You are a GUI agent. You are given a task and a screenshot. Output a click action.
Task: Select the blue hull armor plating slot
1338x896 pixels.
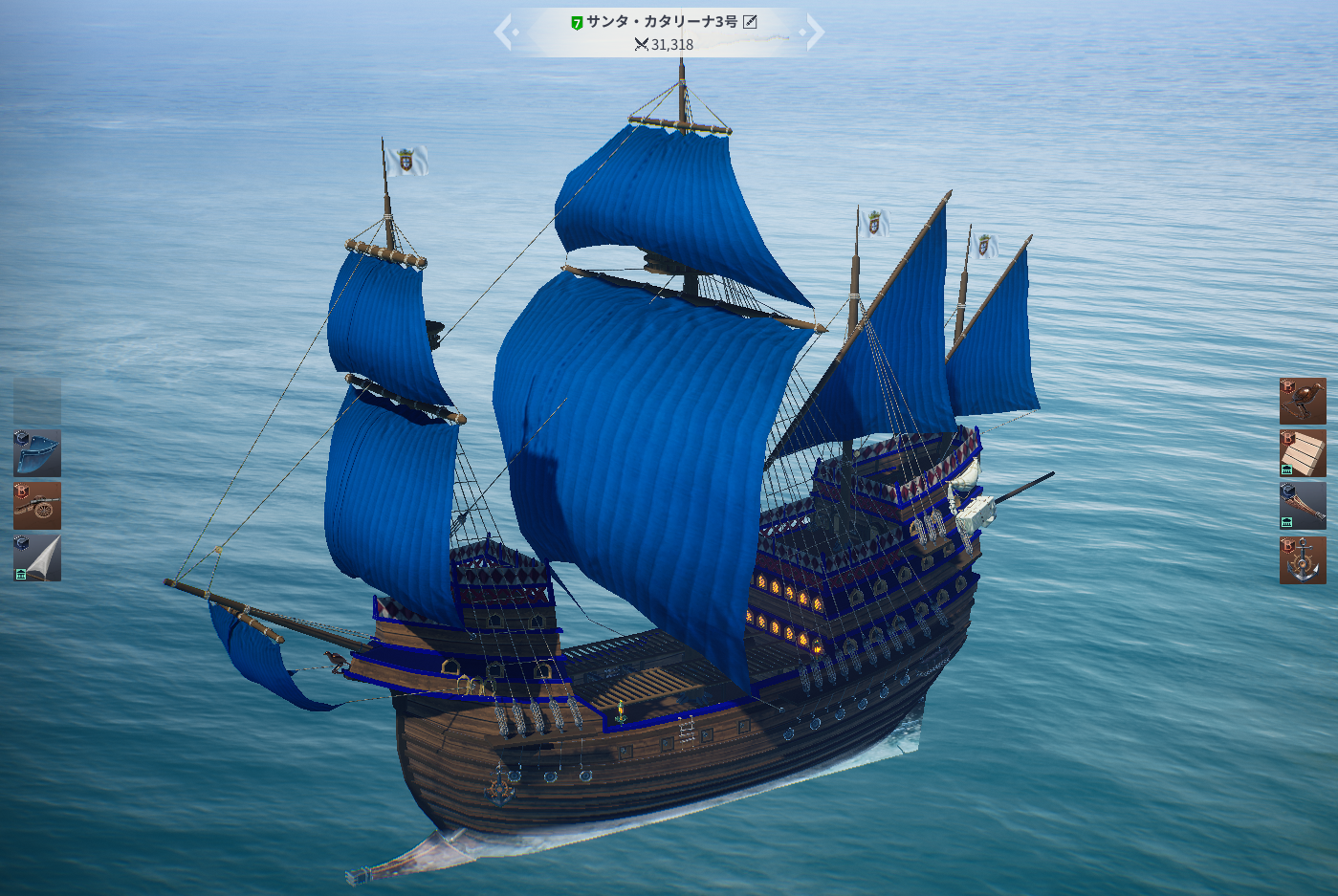(37, 453)
